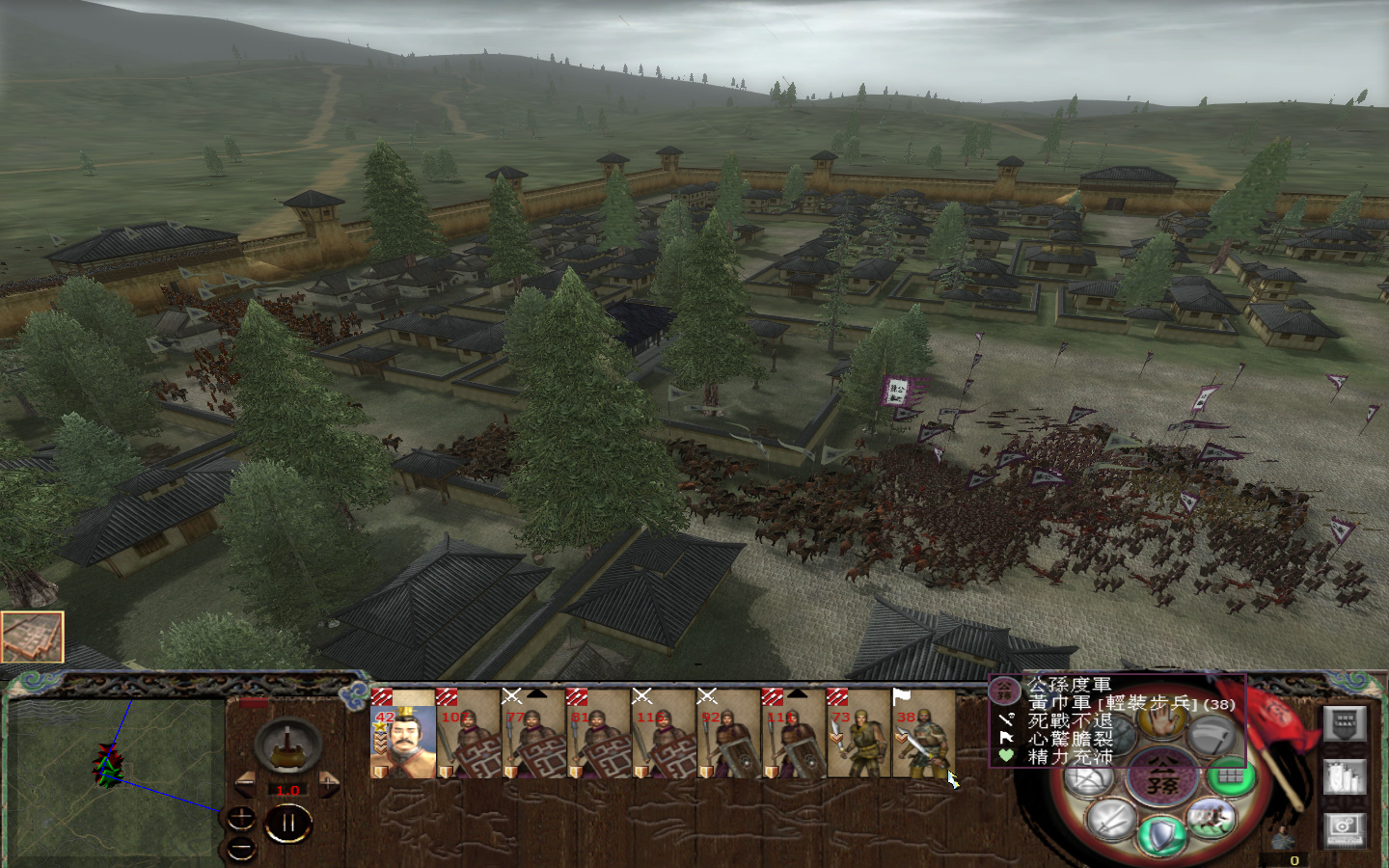
Task: Open the army scrolls icon on the right panel
Action: (1345, 777)
